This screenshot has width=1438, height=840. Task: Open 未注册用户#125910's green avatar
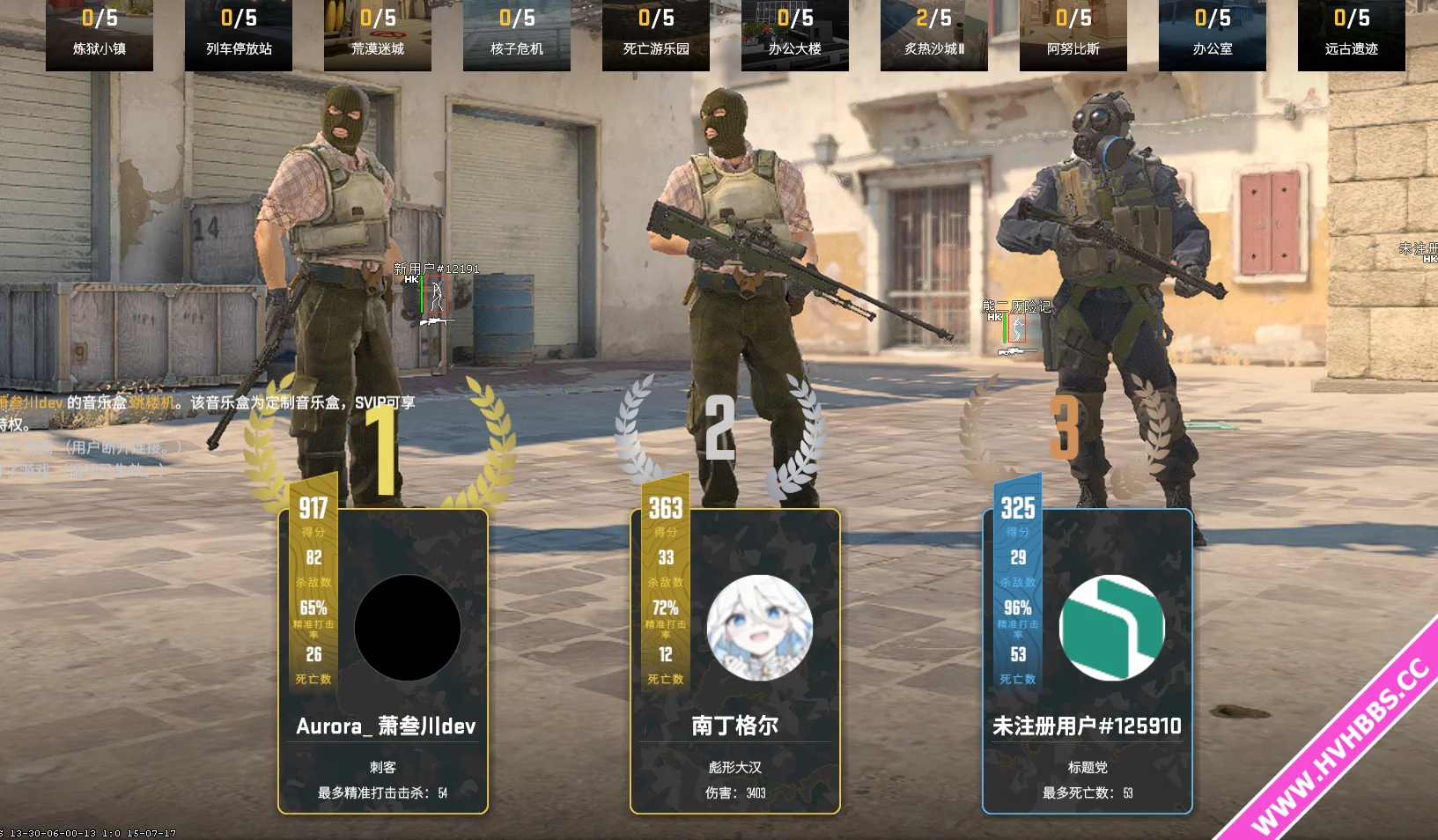point(1111,628)
